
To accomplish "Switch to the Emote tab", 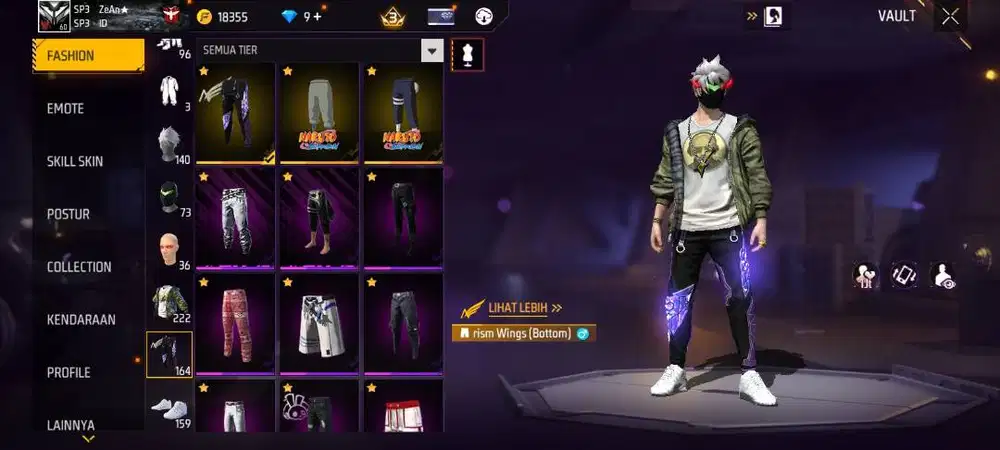I will click(88, 108).
